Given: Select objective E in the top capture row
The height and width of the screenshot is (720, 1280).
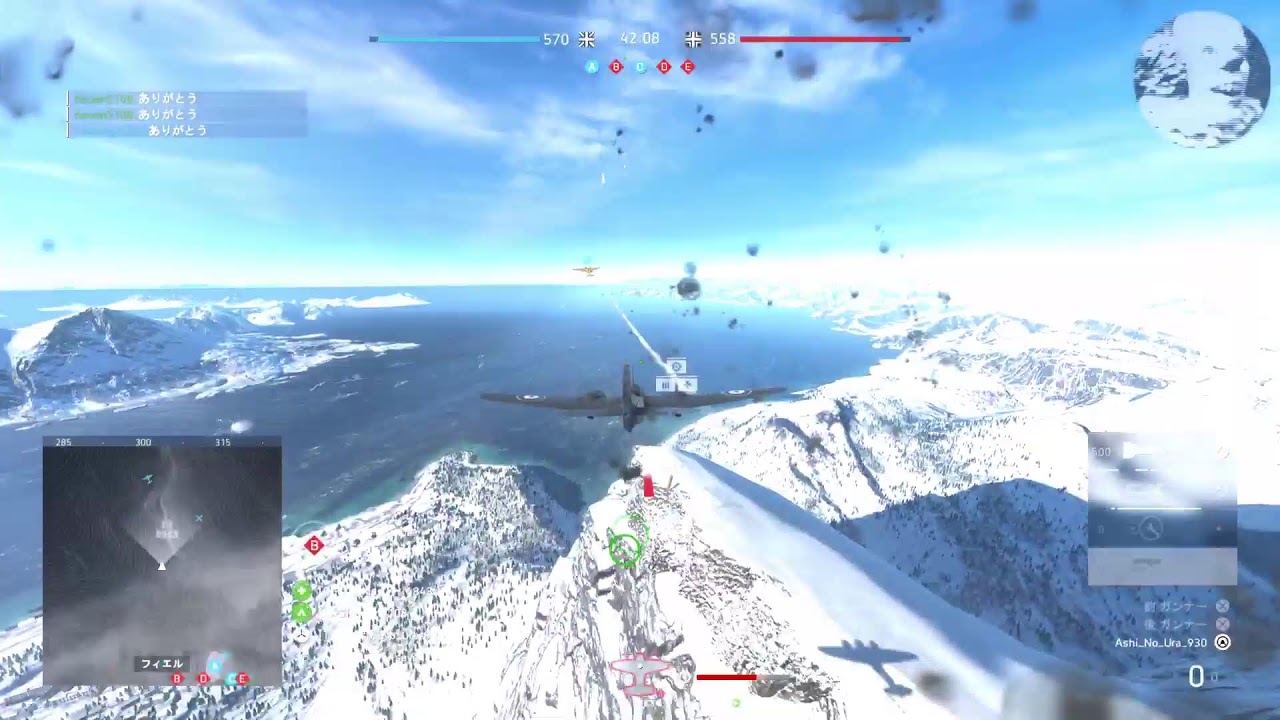Looking at the screenshot, I should point(688,67).
